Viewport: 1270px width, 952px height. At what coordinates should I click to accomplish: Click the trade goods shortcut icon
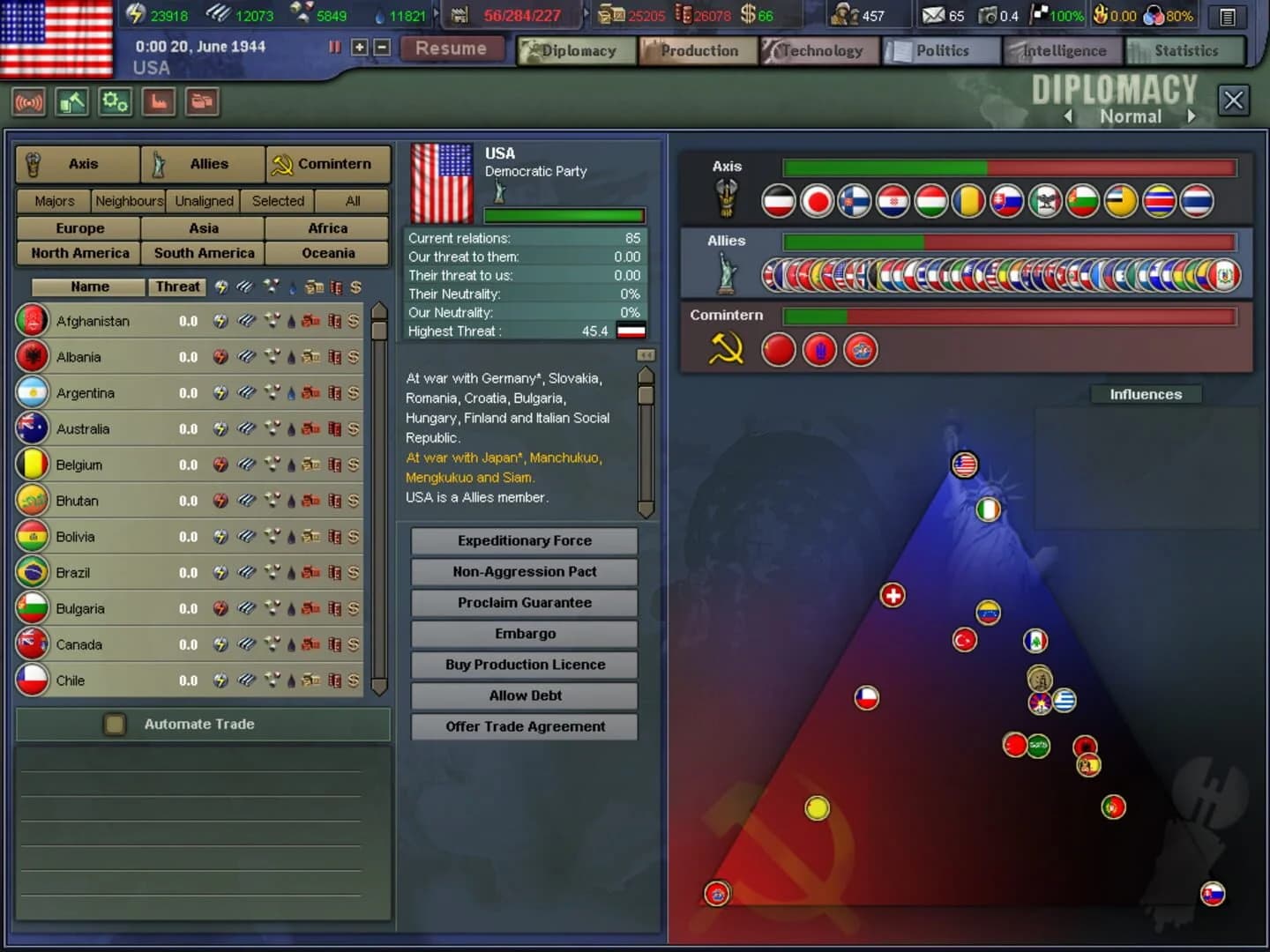[202, 101]
